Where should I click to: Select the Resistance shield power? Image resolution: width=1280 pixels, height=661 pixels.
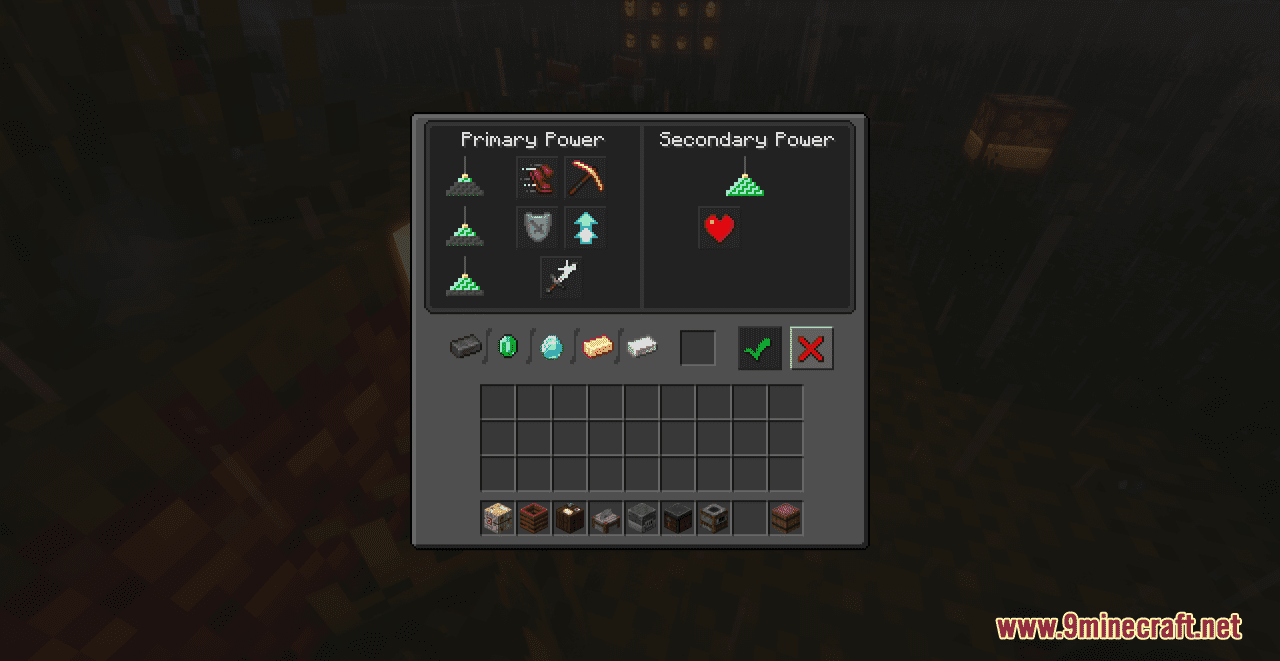click(x=537, y=228)
